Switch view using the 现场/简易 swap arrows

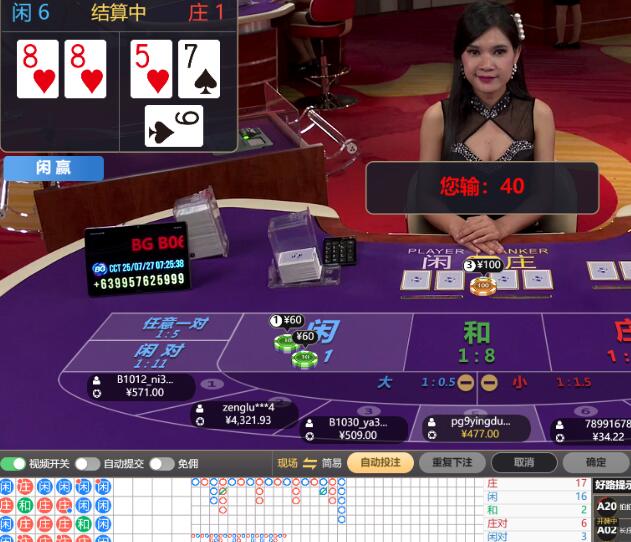[x=310, y=463]
